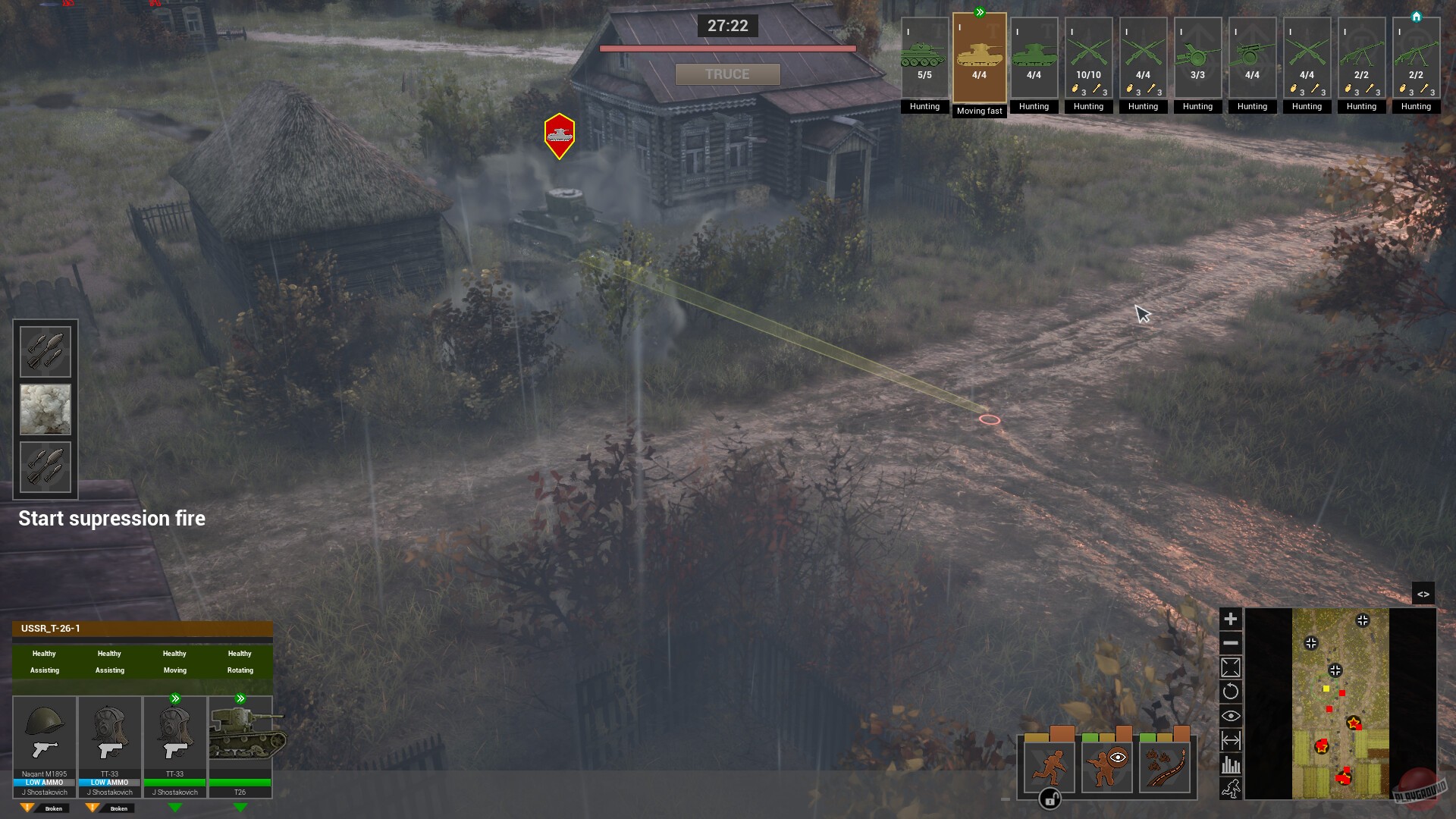The image size is (1456, 819).
Task: Toggle the eye visibility icon on minimap panel
Action: pos(1232,715)
